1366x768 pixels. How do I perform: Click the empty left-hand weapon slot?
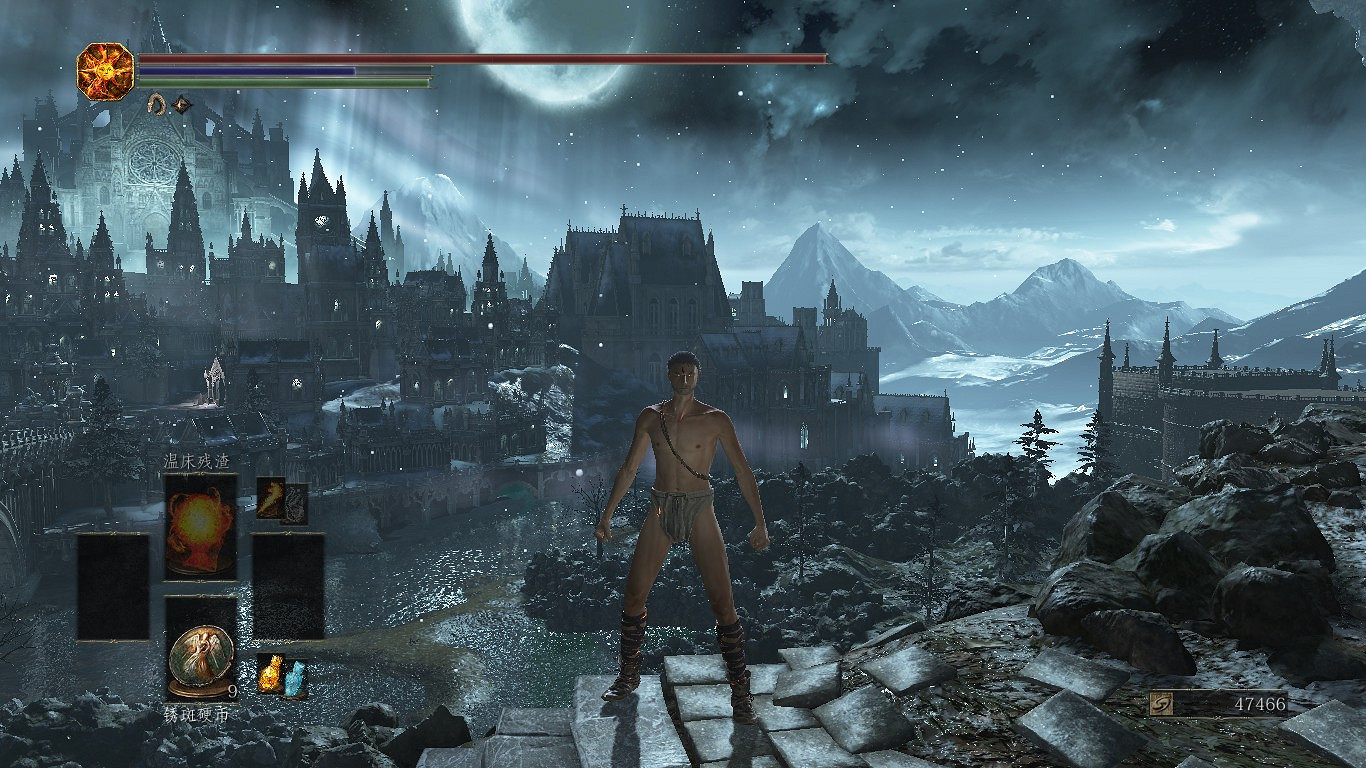point(113,587)
